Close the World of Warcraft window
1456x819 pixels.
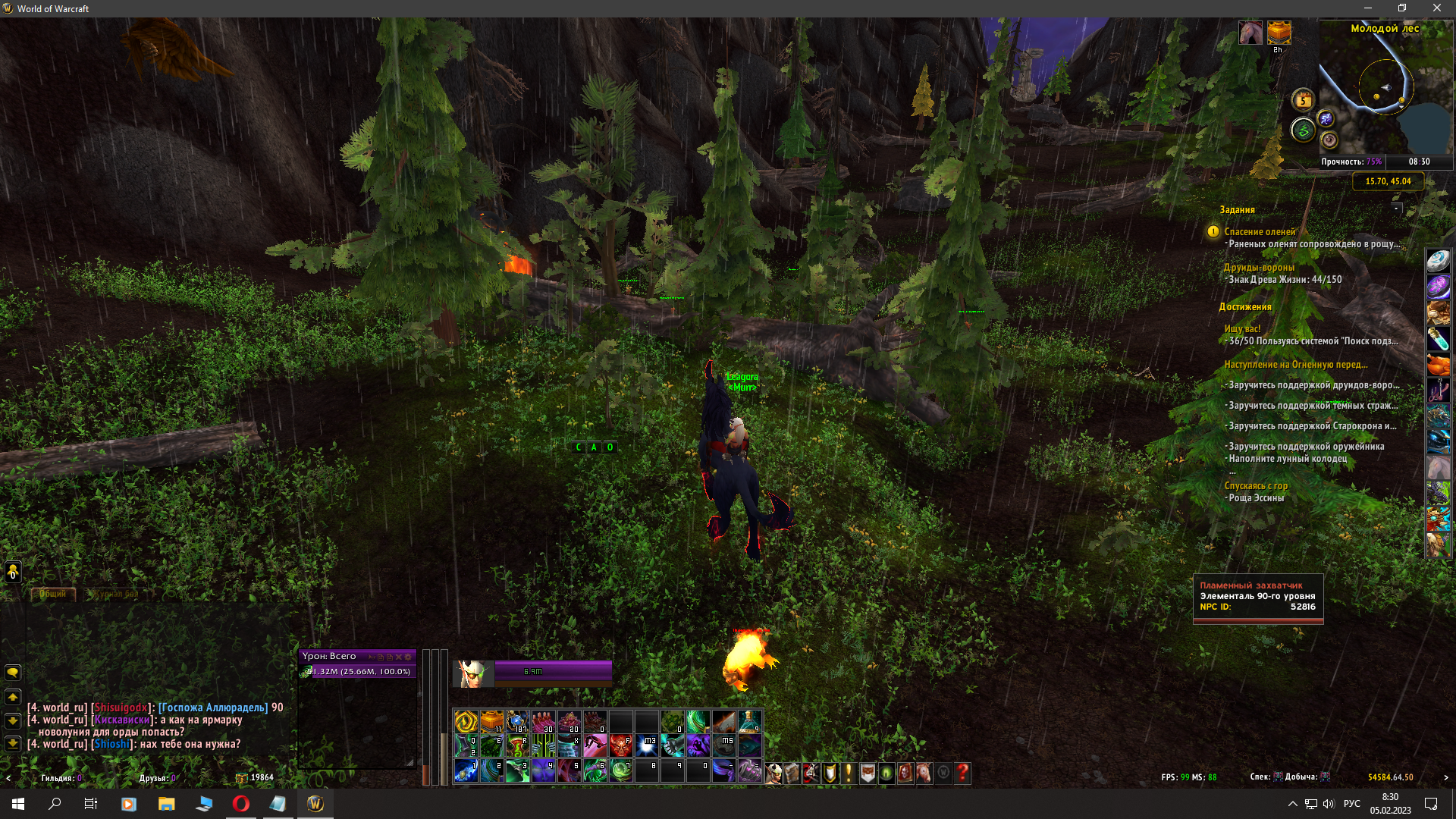click(x=1436, y=8)
